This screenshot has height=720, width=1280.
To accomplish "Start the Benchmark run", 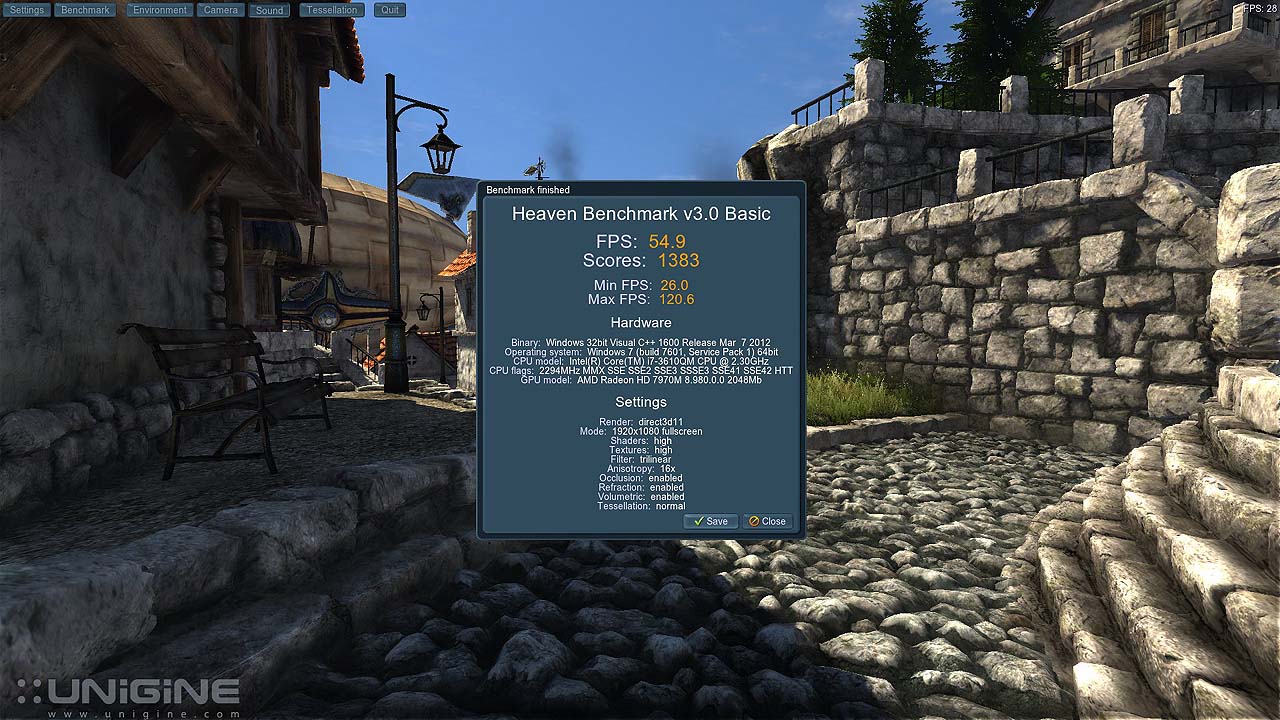I will coord(85,10).
